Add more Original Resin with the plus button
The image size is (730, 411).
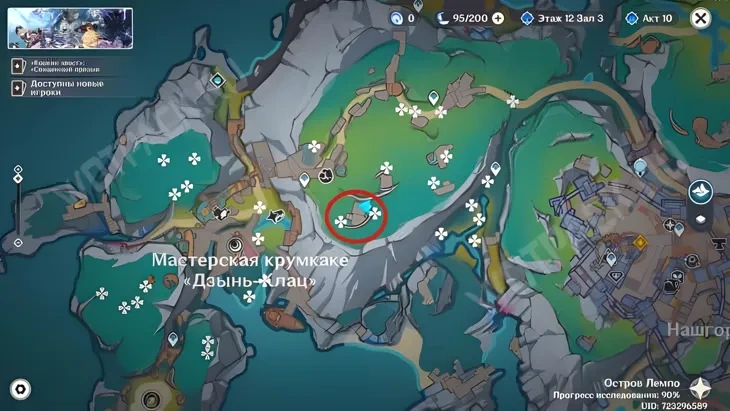pyautogui.click(x=498, y=18)
